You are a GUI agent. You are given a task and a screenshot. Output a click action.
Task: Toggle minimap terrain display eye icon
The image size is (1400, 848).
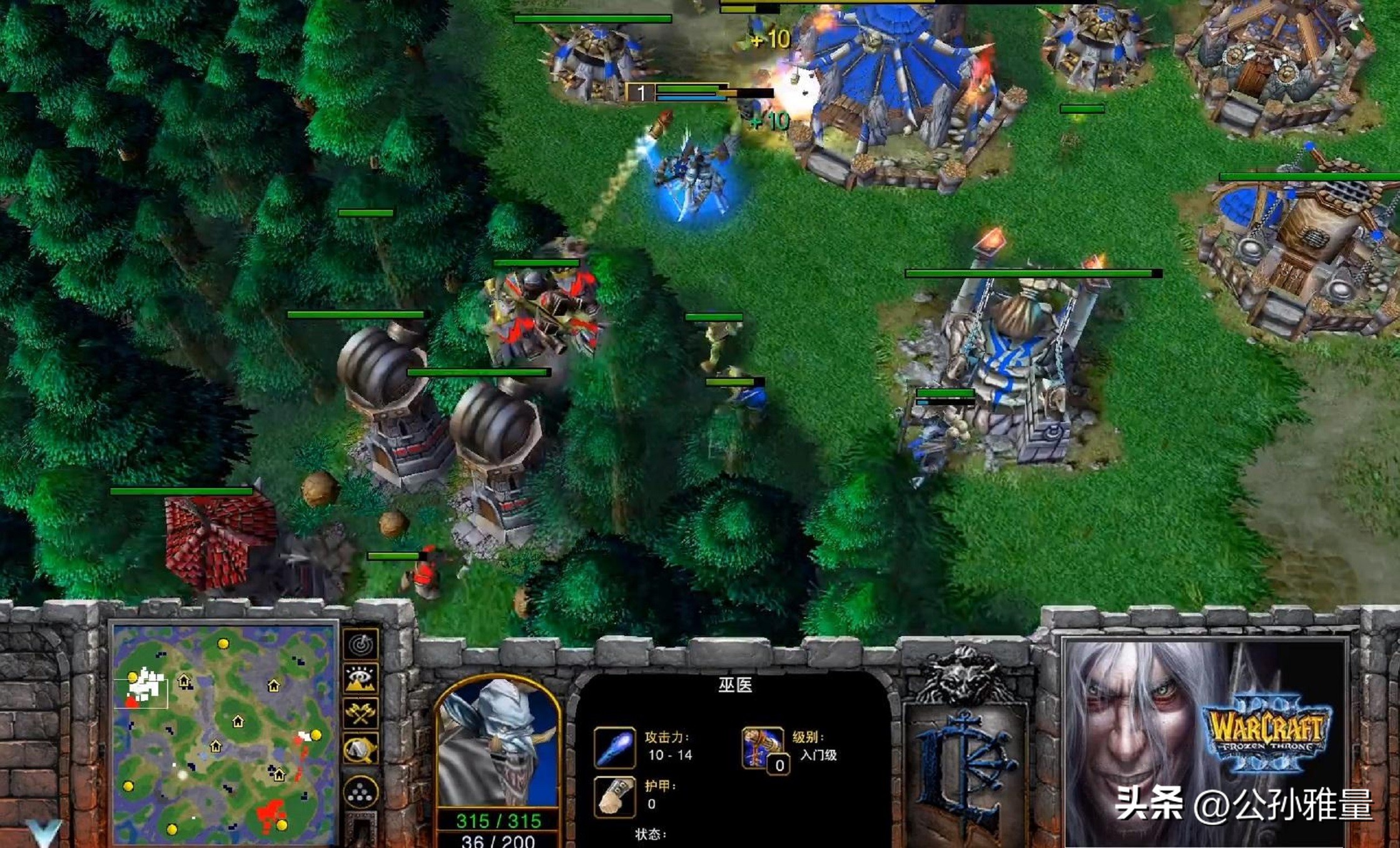(x=361, y=679)
